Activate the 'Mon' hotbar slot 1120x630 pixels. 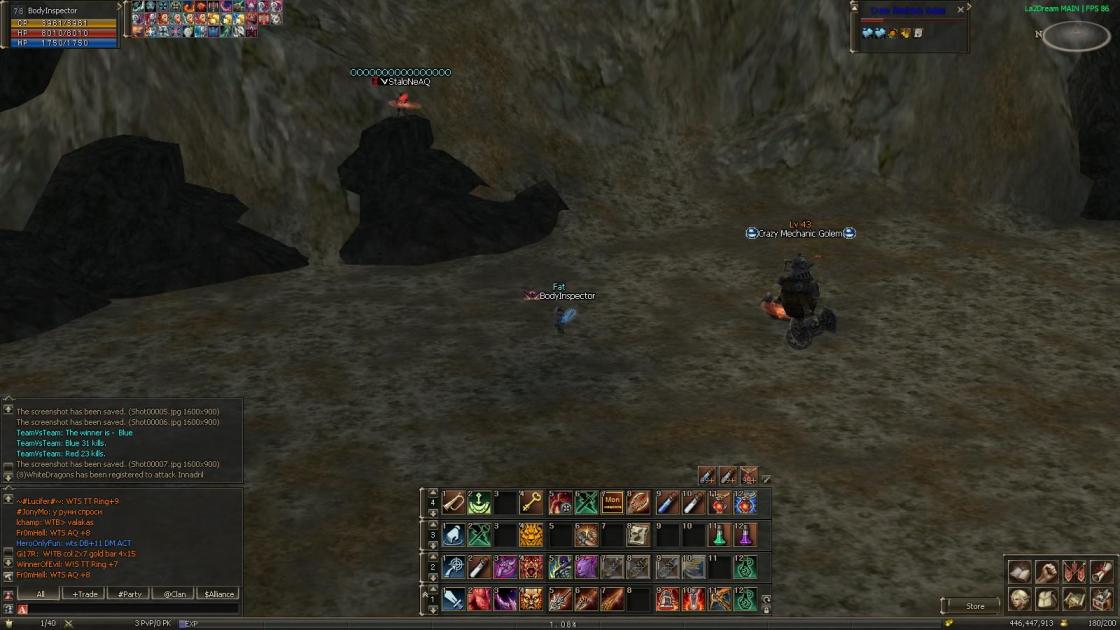click(612, 502)
